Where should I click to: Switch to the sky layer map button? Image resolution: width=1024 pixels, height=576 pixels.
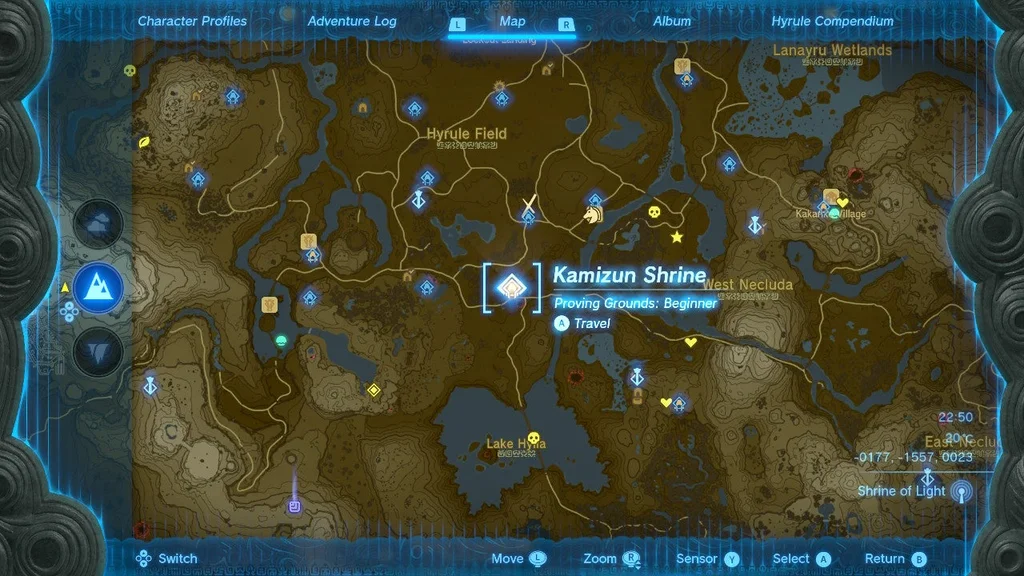pyautogui.click(x=98, y=225)
